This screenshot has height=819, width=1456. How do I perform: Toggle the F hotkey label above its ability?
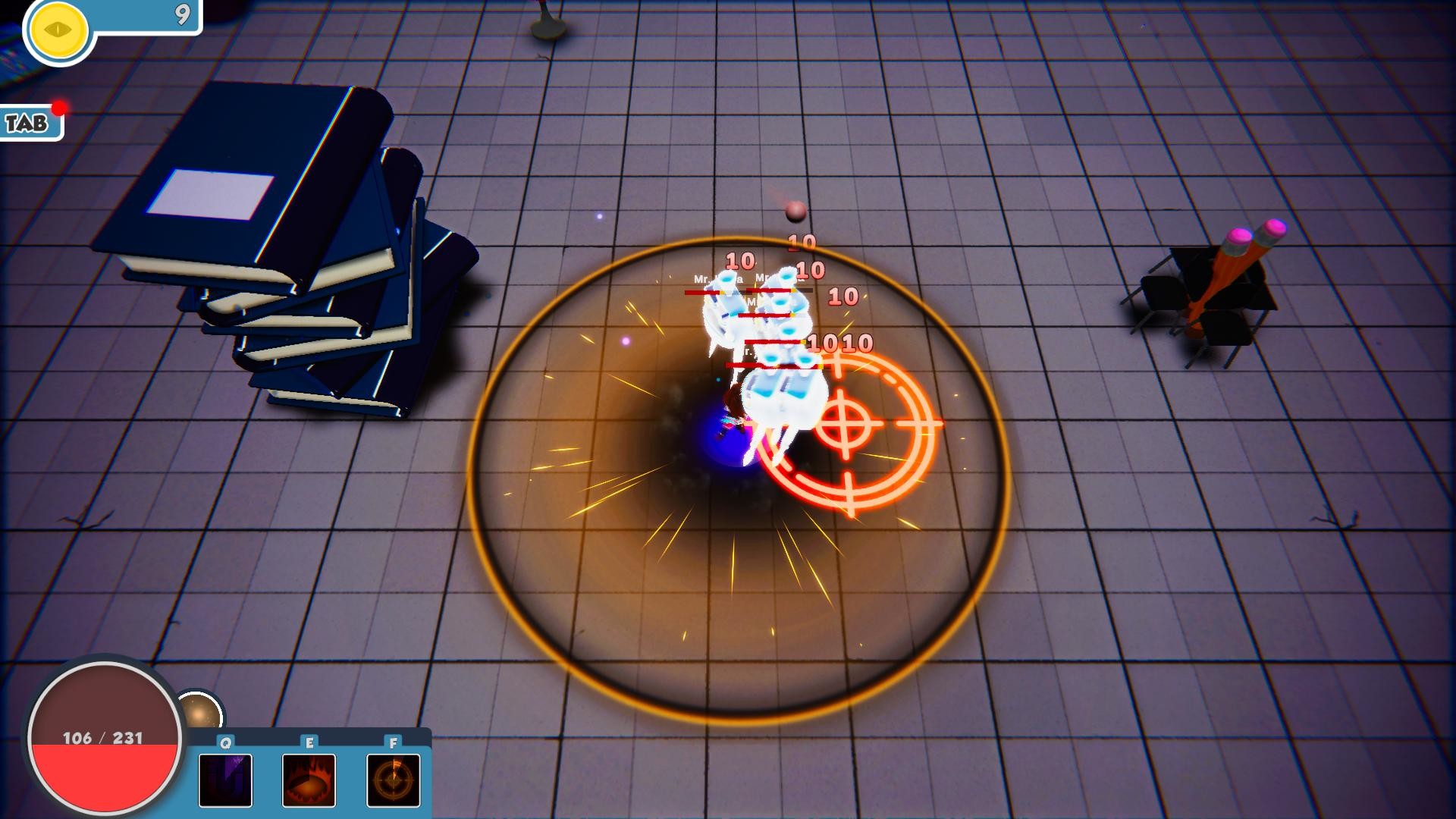click(392, 744)
